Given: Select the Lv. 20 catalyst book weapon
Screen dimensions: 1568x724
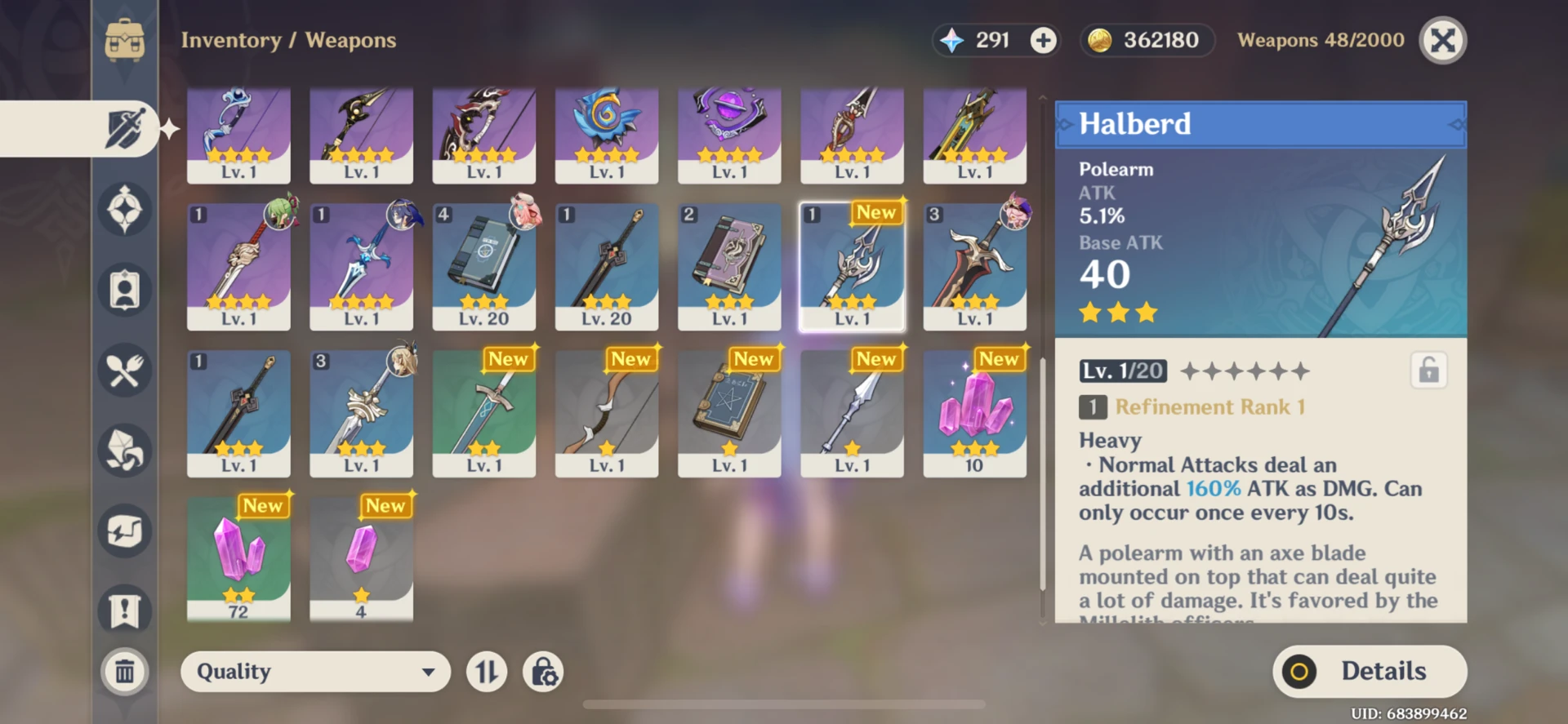Looking at the screenshot, I should (484, 265).
